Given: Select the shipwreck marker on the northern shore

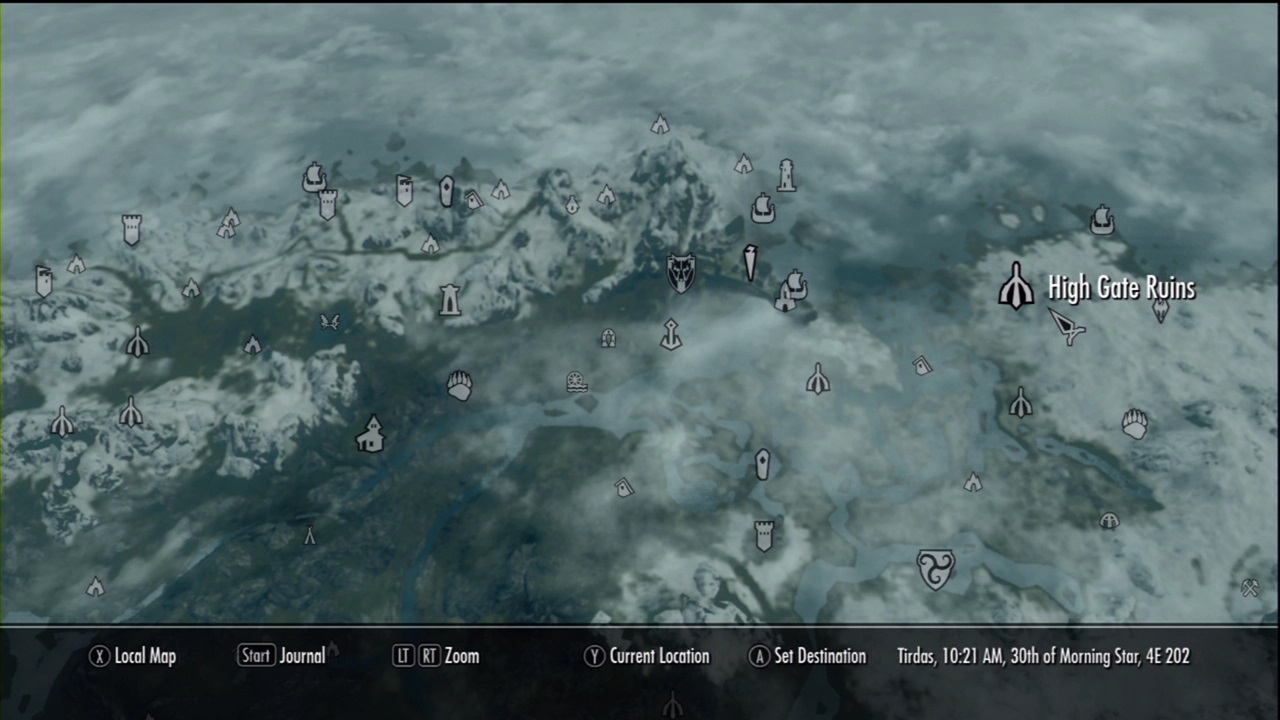Looking at the screenshot, I should pyautogui.click(x=763, y=206).
